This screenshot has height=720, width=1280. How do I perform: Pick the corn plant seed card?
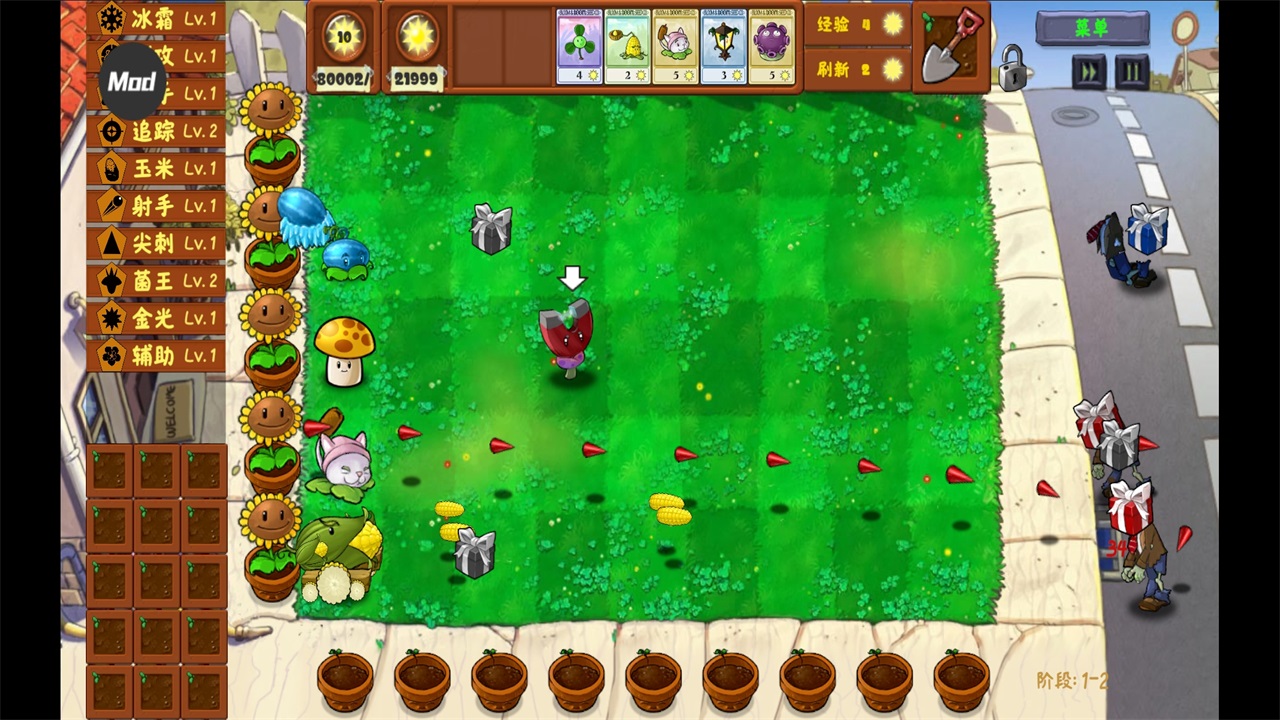[629, 45]
